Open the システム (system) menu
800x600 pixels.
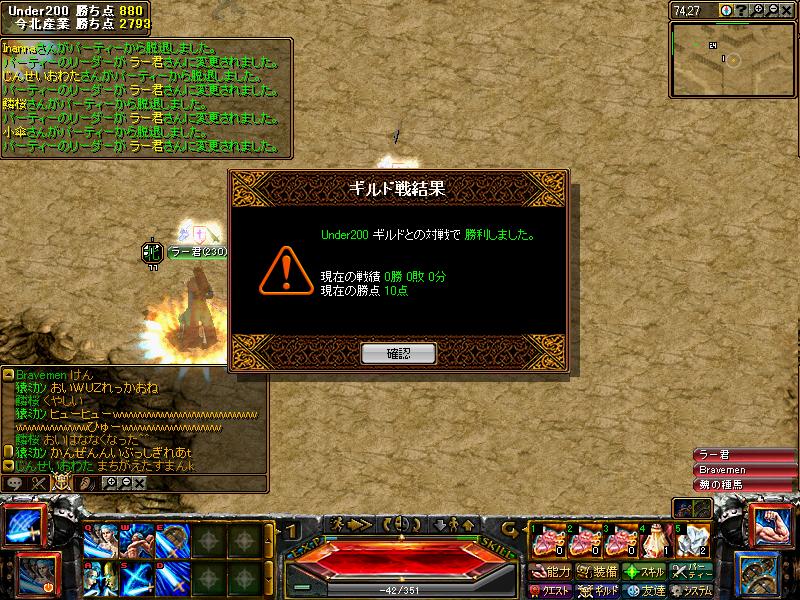coord(694,591)
